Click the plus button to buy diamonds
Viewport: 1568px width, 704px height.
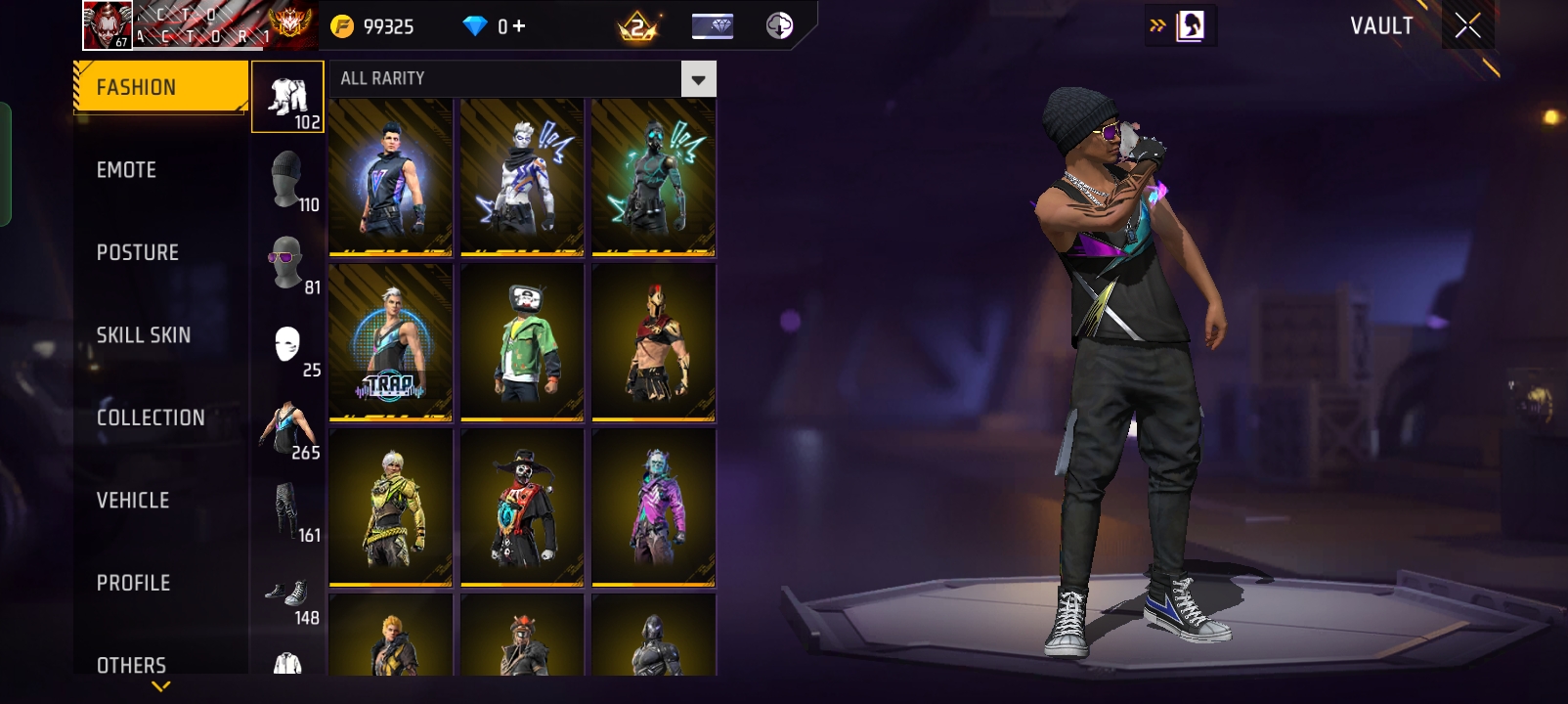click(x=518, y=25)
